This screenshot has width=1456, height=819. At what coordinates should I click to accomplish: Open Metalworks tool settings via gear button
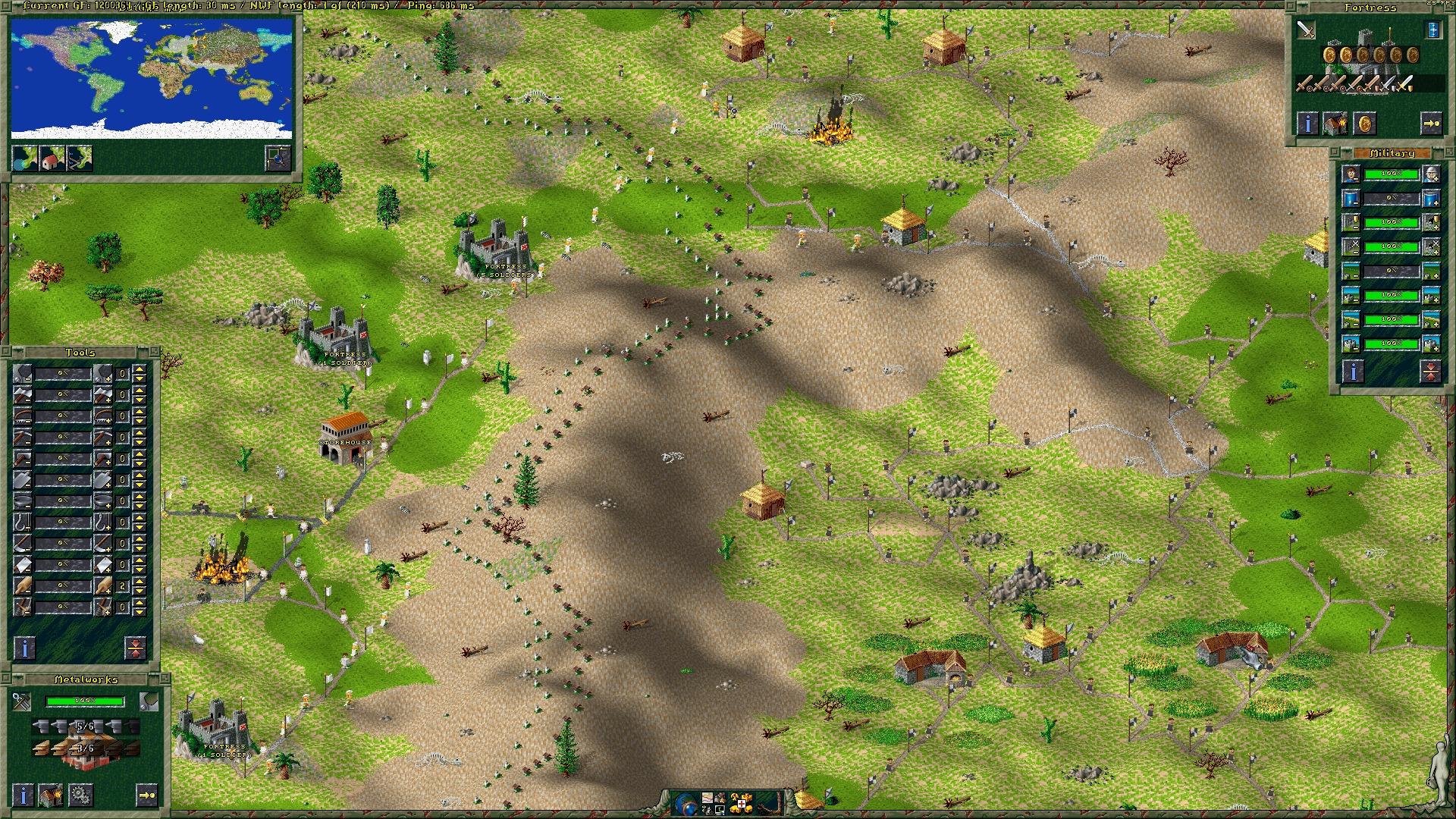click(x=80, y=795)
